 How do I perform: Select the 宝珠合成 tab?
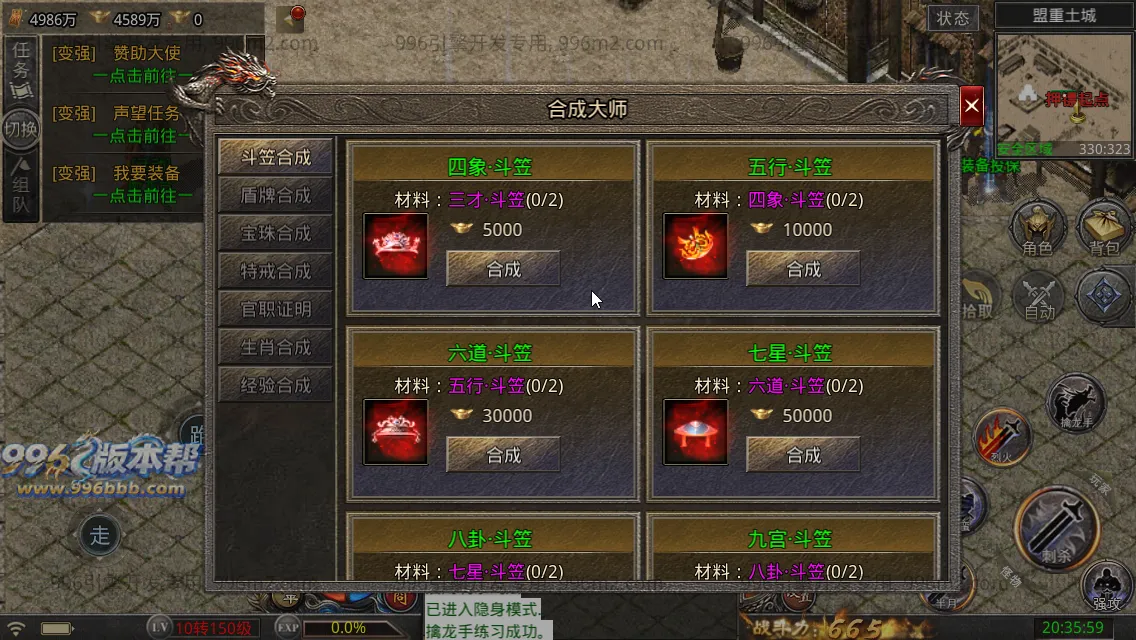276,234
